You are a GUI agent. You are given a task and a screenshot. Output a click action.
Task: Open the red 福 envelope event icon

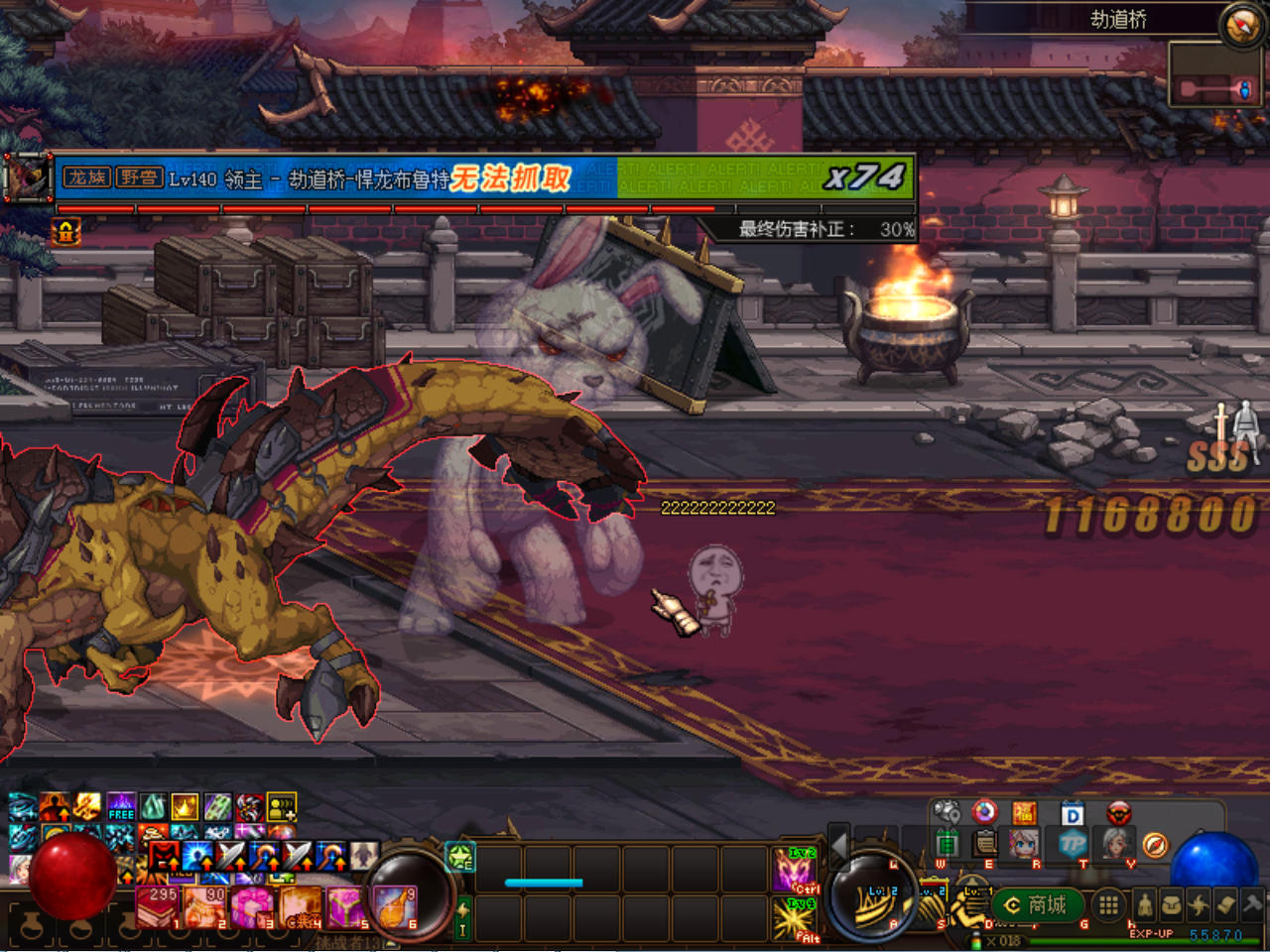pos(1026,812)
